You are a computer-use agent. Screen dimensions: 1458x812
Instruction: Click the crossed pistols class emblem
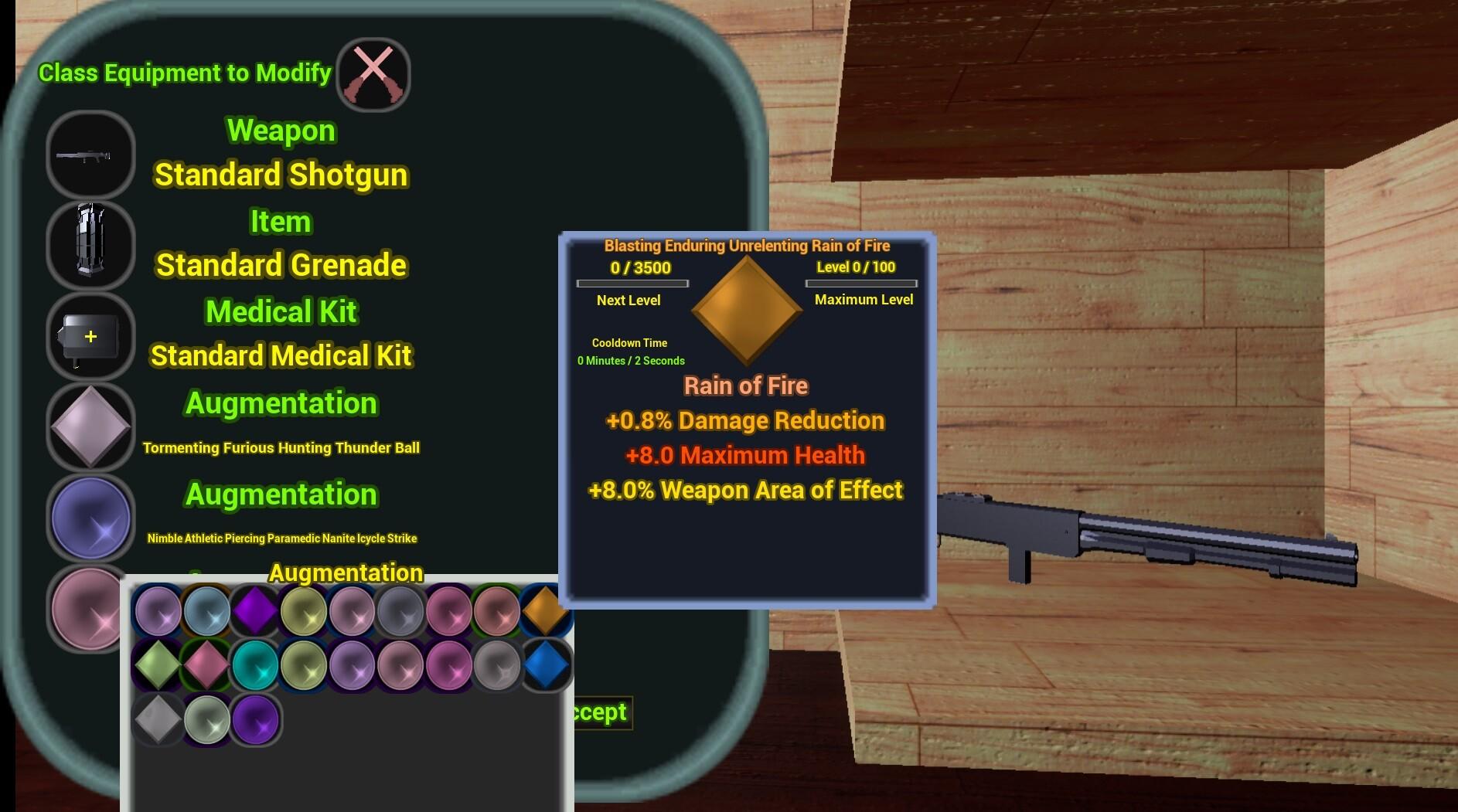click(374, 73)
